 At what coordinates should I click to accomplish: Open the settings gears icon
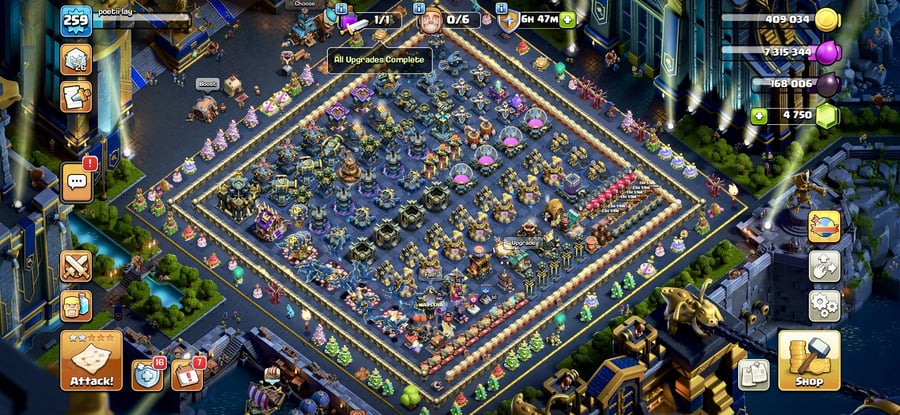(825, 304)
